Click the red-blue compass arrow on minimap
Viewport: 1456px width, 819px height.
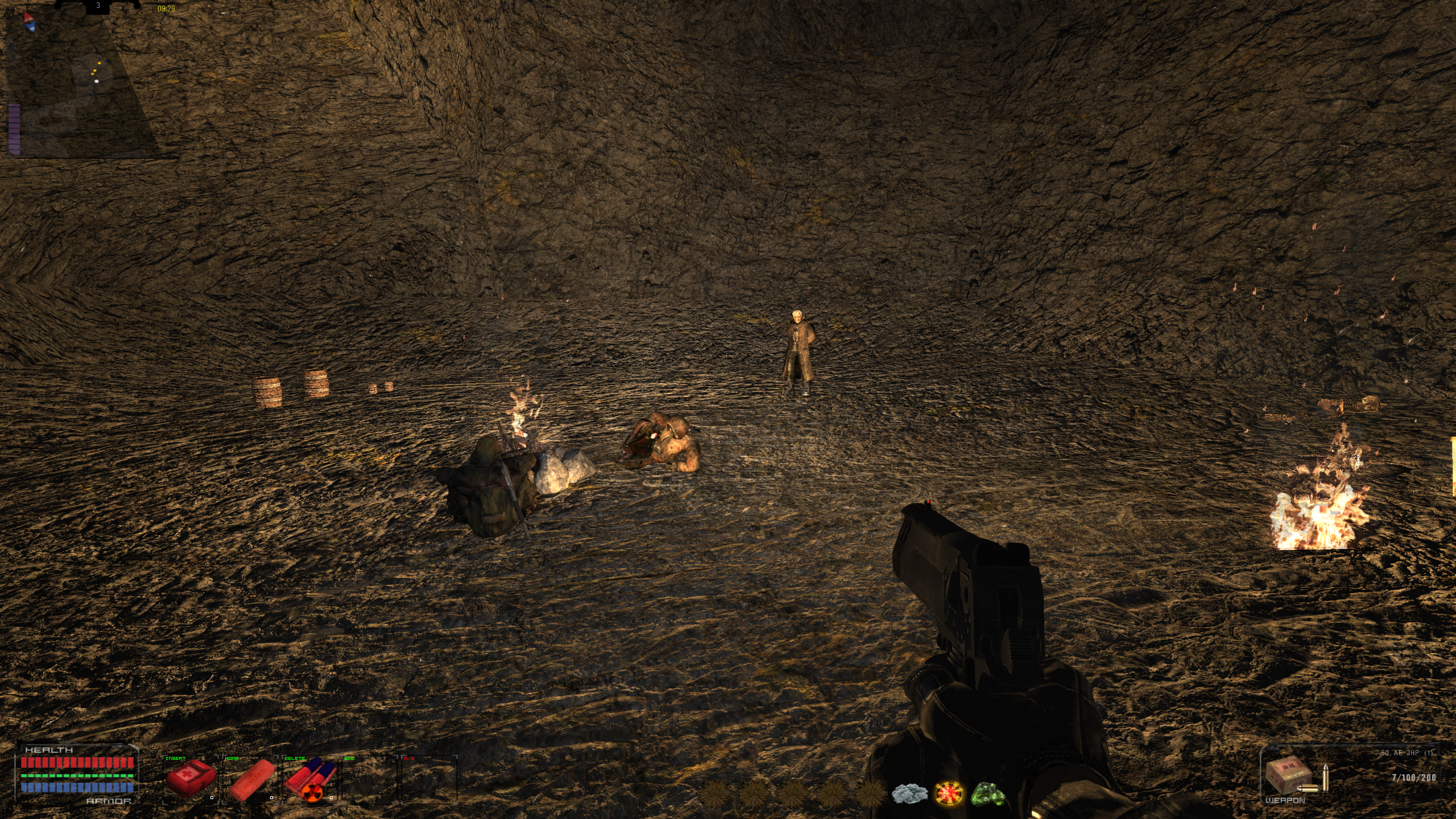pos(29,22)
